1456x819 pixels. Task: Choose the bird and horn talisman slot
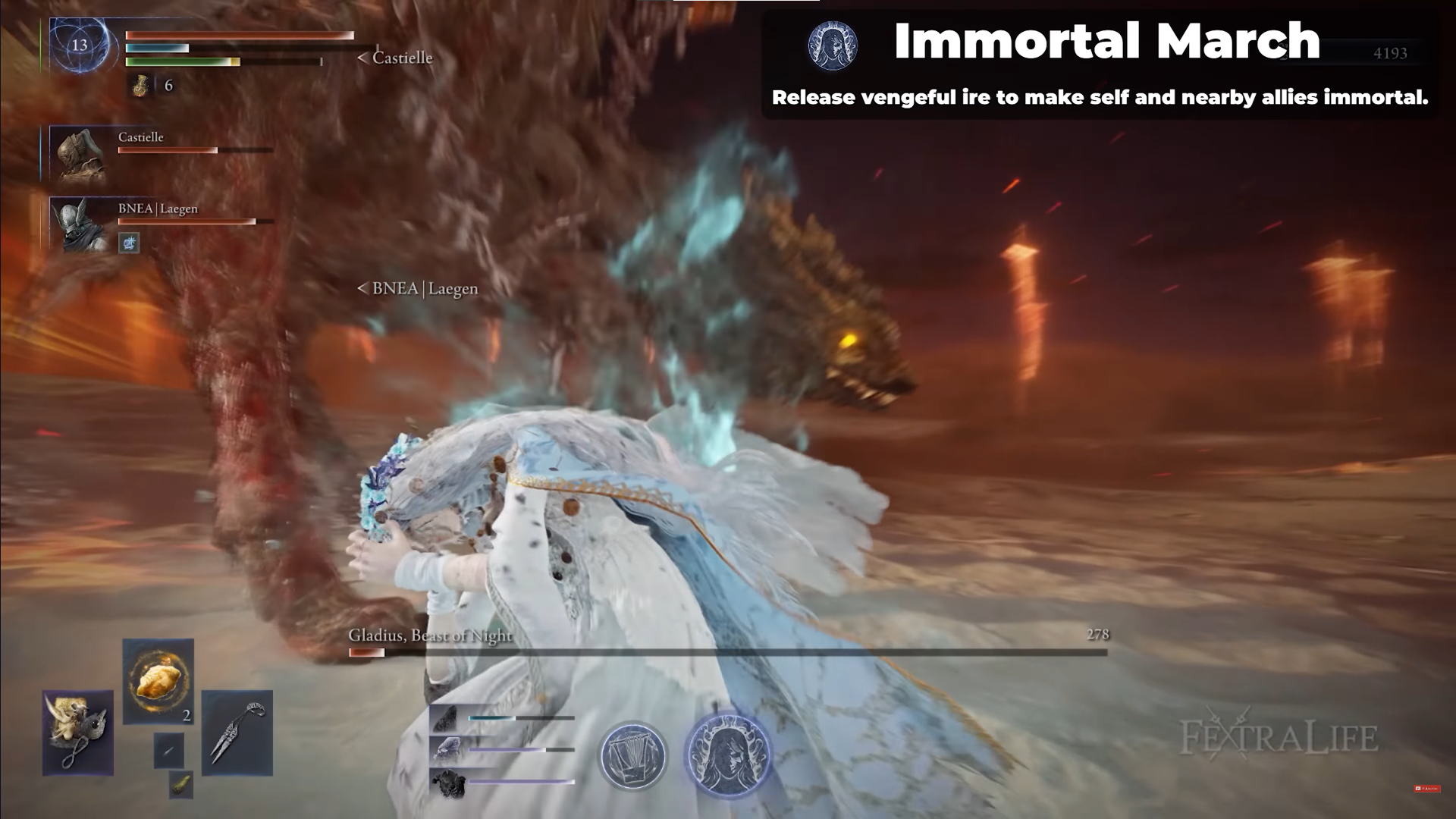point(78,733)
